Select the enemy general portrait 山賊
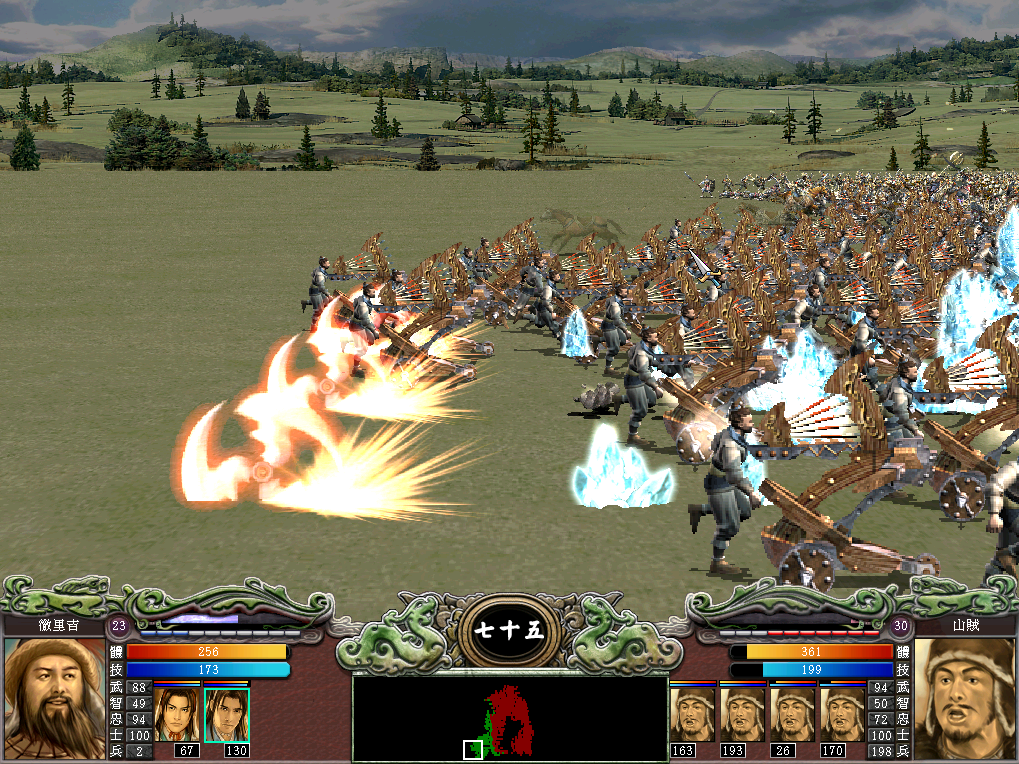This screenshot has height=764, width=1019. click(x=964, y=697)
